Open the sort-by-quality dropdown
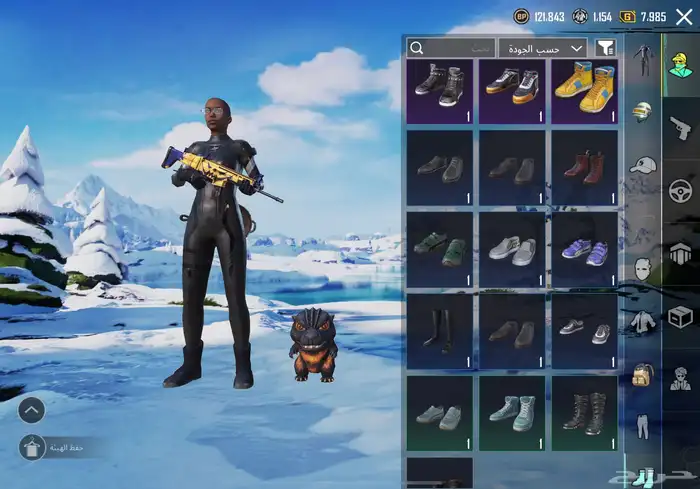The image size is (700, 489). pyautogui.click(x=549, y=47)
